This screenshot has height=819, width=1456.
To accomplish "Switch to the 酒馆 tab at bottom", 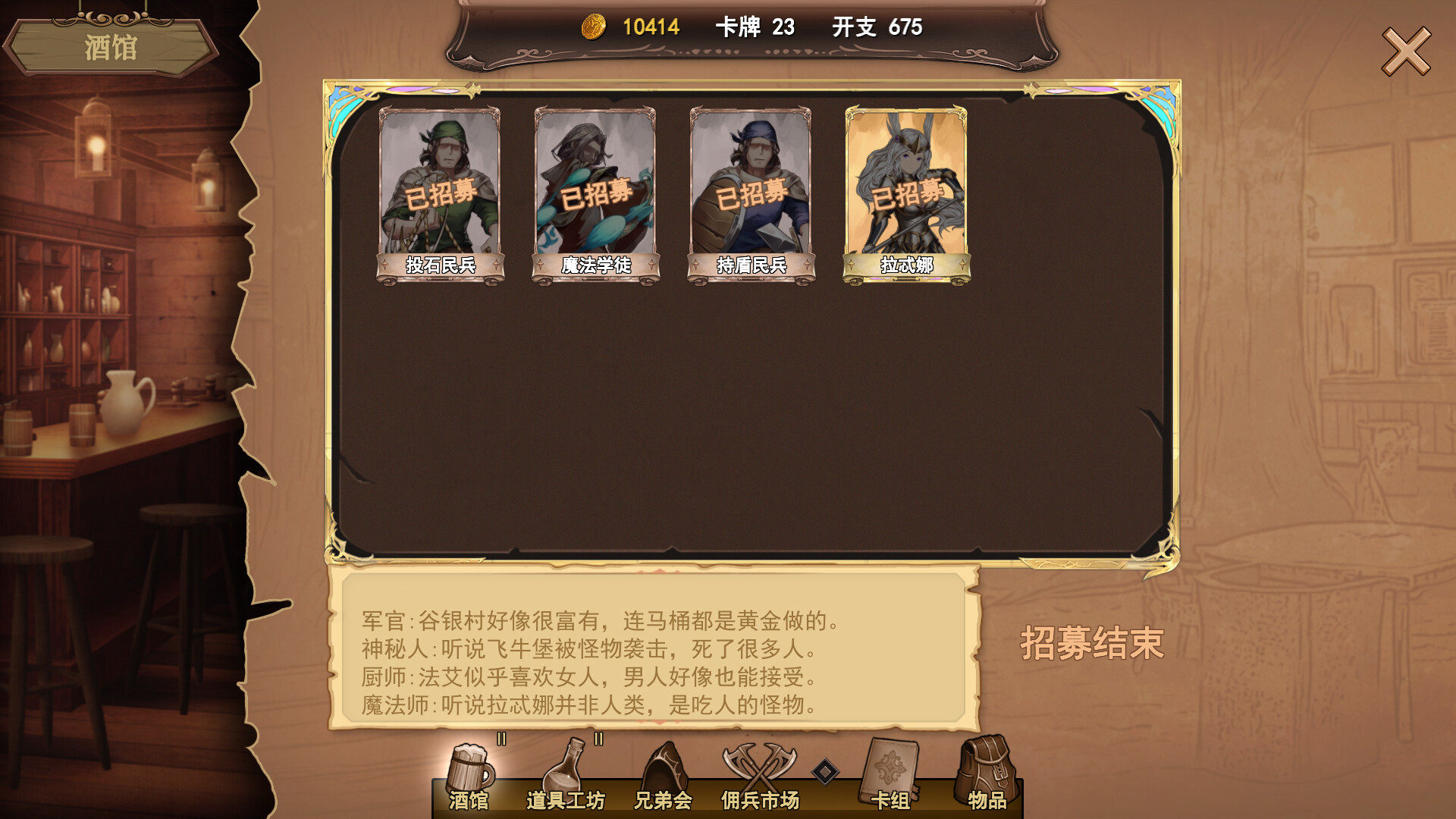I will [468, 799].
